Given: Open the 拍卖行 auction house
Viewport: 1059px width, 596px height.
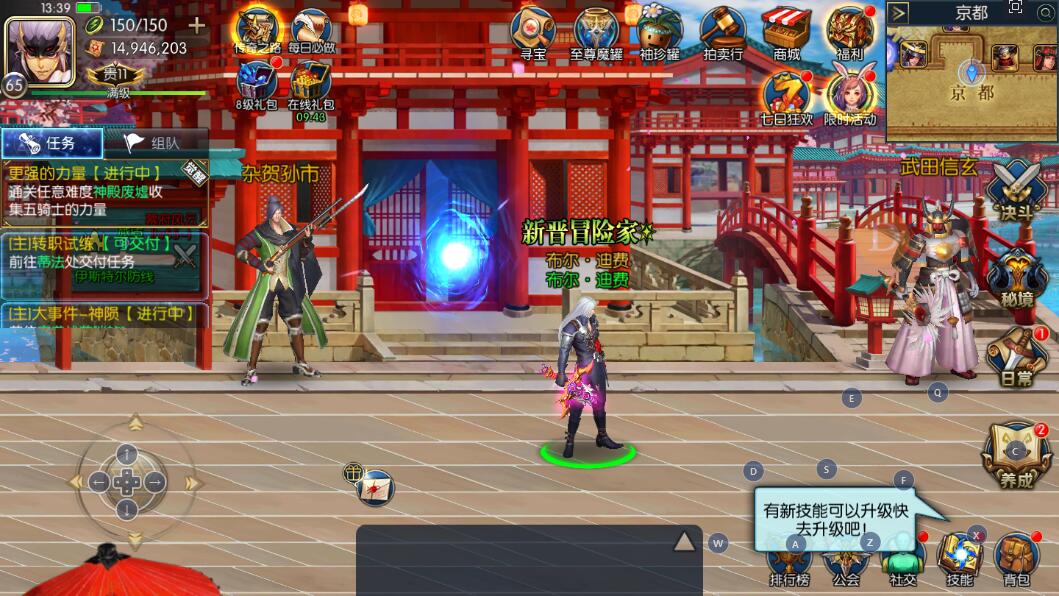Looking at the screenshot, I should (722, 31).
